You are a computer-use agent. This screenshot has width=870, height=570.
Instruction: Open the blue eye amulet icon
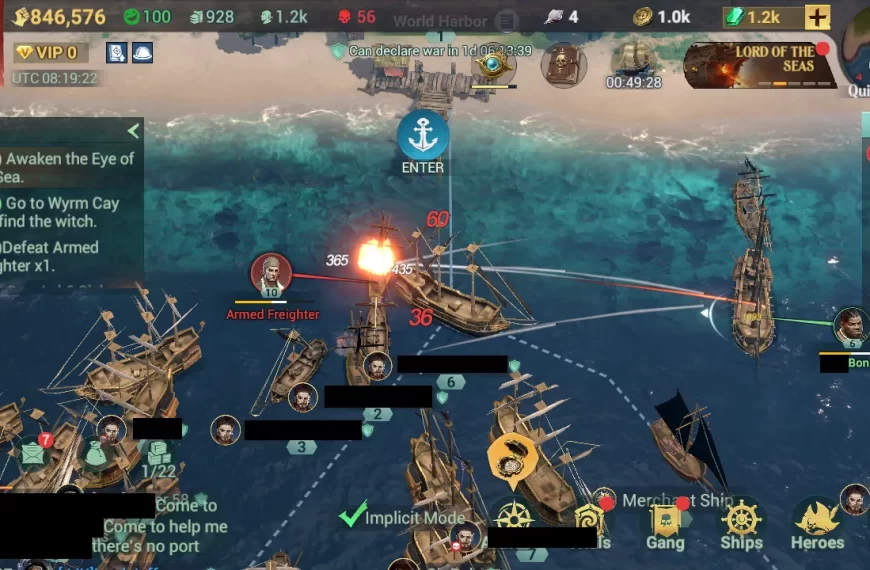coord(493,65)
